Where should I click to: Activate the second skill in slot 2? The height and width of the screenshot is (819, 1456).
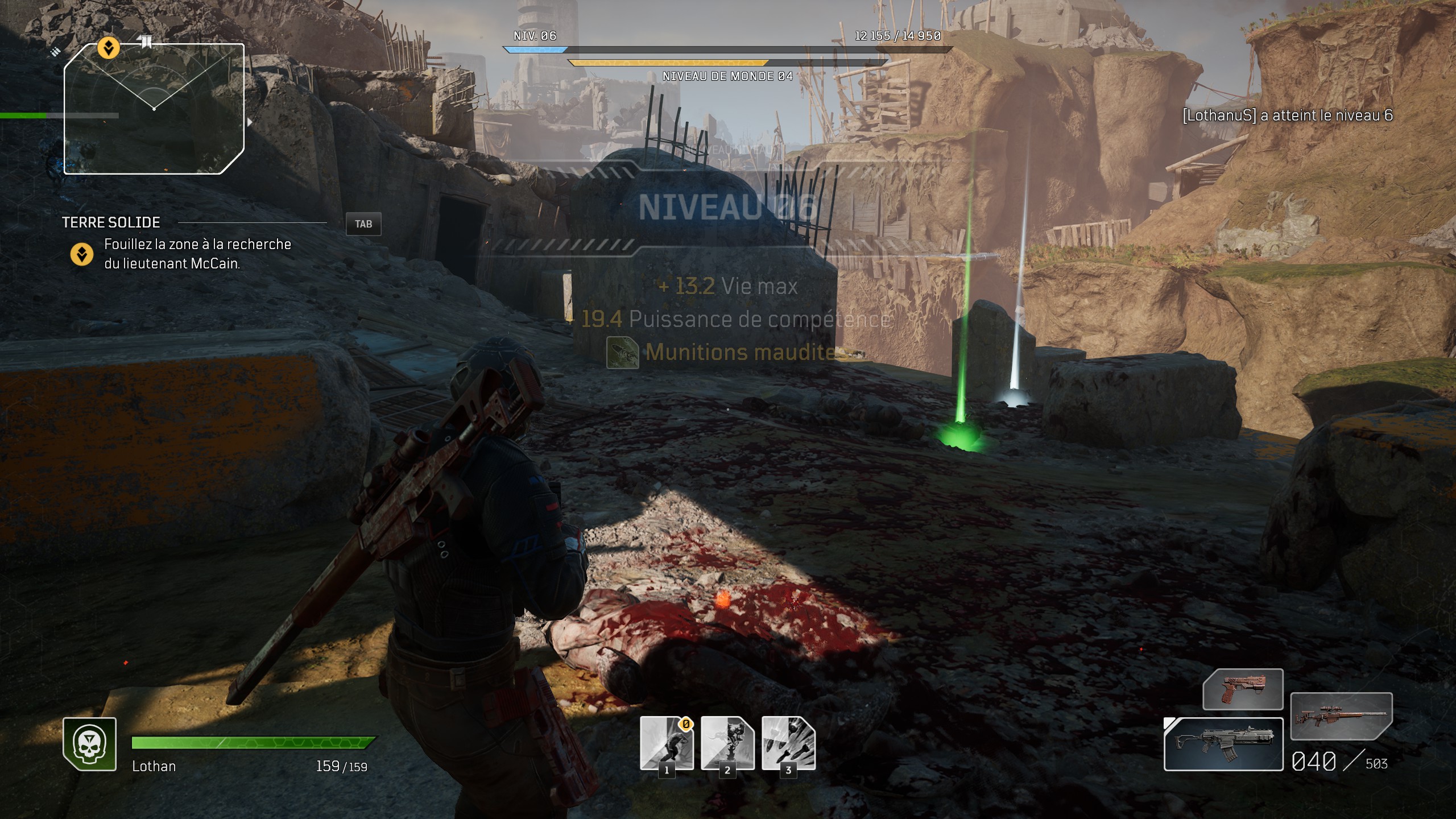(x=727, y=743)
